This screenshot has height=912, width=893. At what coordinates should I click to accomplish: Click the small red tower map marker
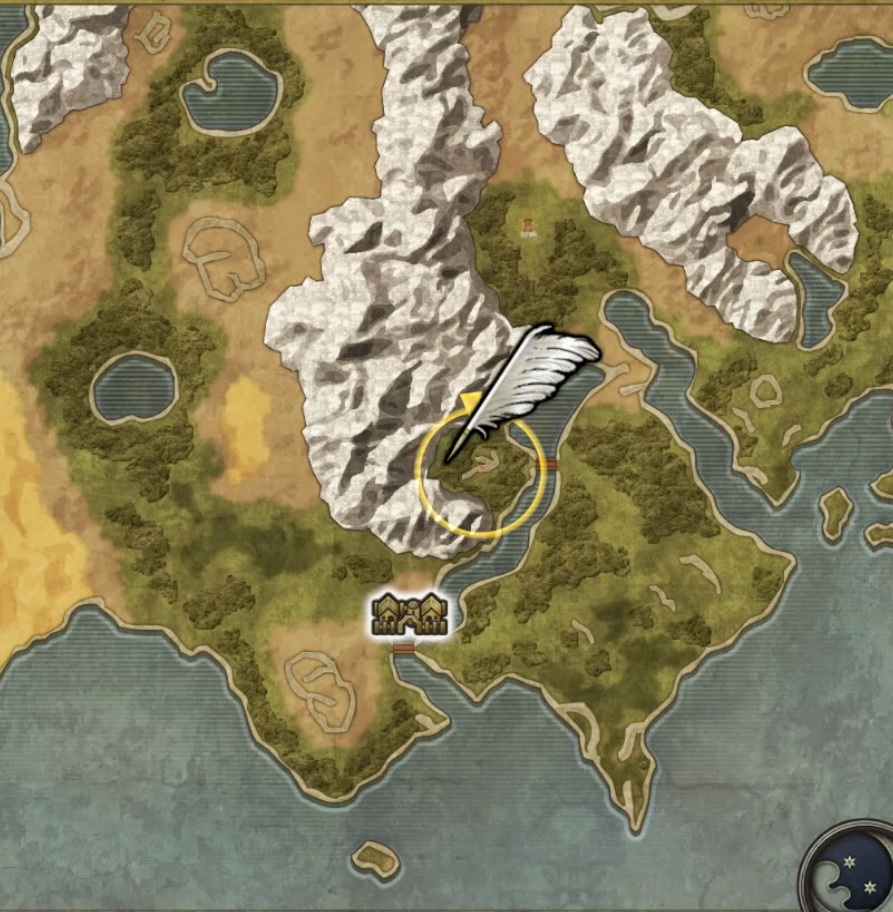click(x=526, y=228)
